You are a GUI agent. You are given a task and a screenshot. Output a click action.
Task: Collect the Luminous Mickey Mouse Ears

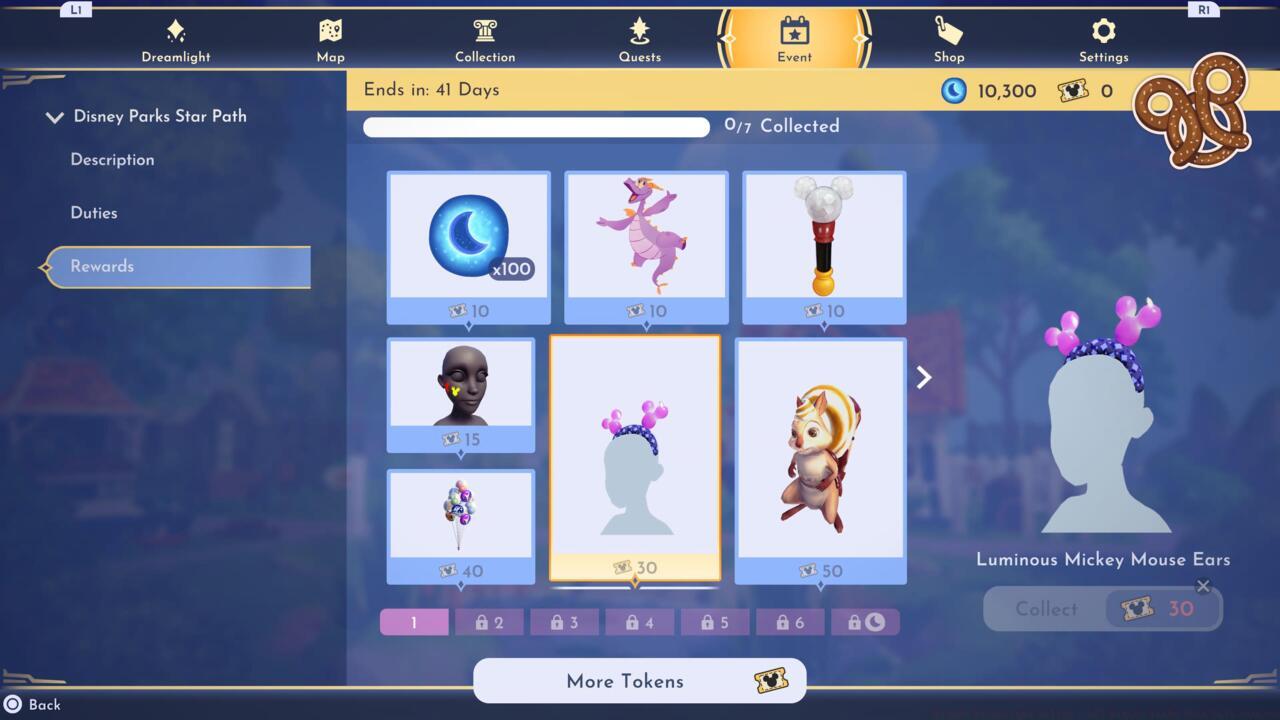click(1102, 609)
